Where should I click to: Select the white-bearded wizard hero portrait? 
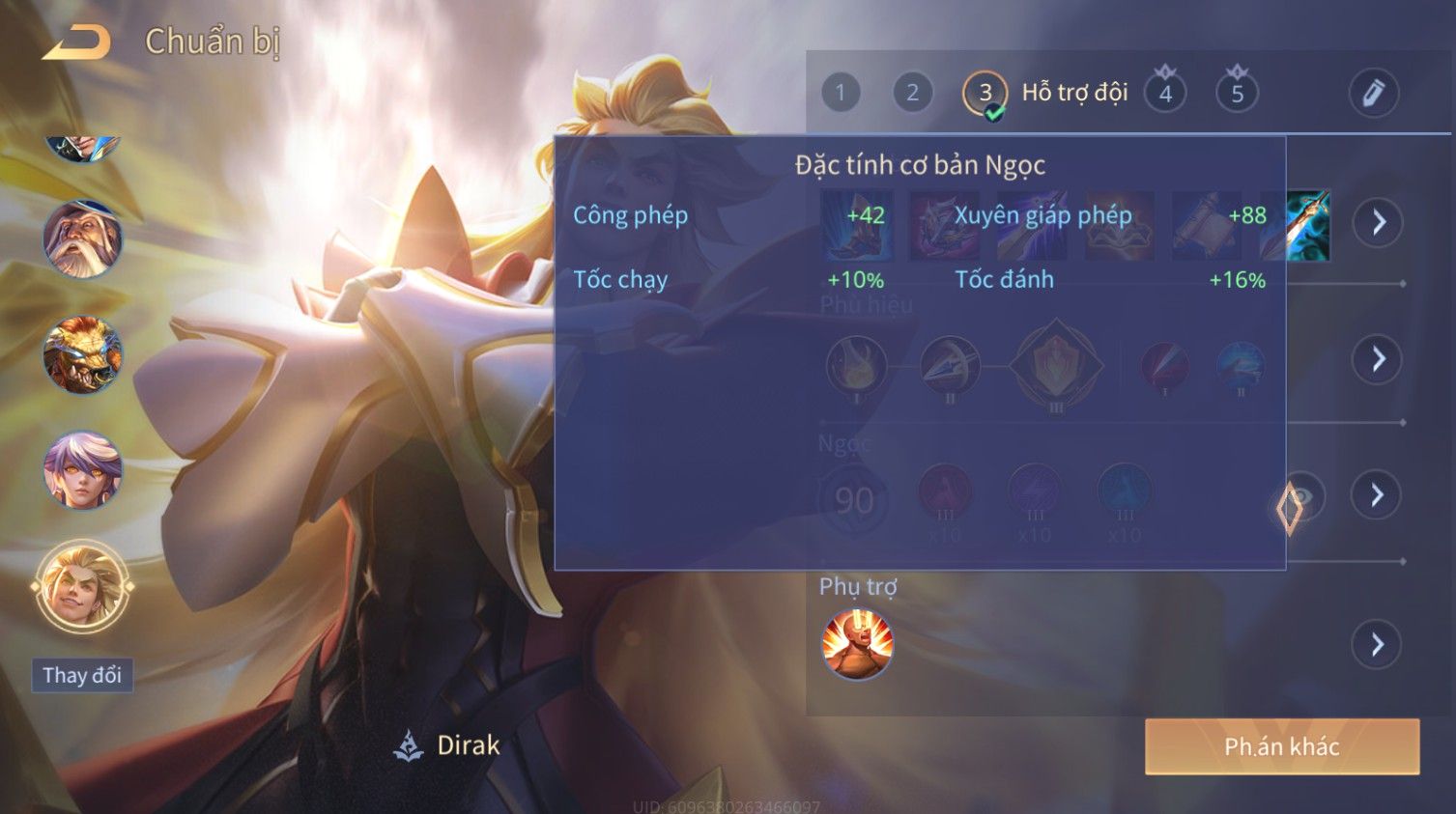82,239
